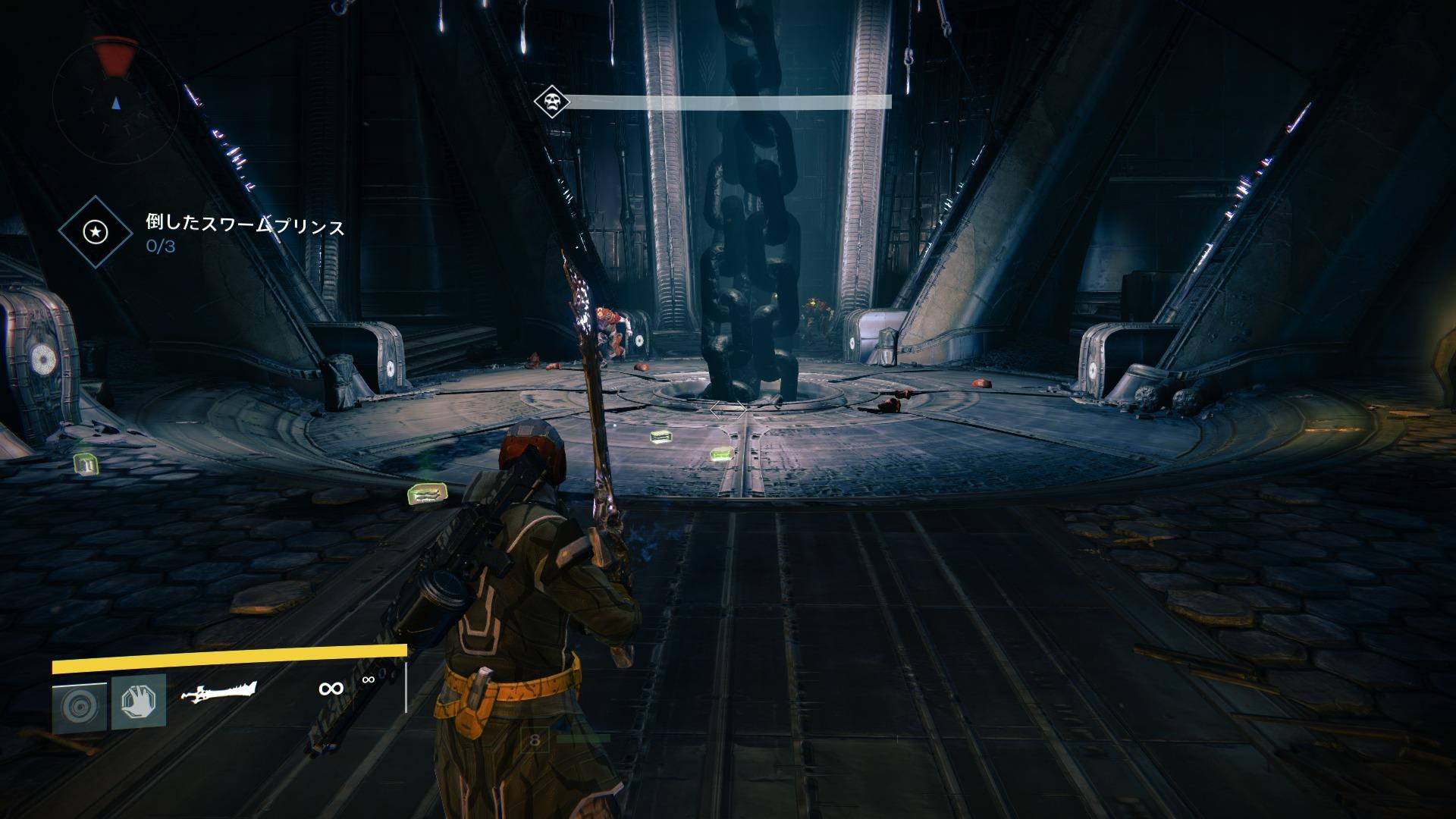Click the boss skull diamond icon
The height and width of the screenshot is (819, 1456).
tap(551, 102)
